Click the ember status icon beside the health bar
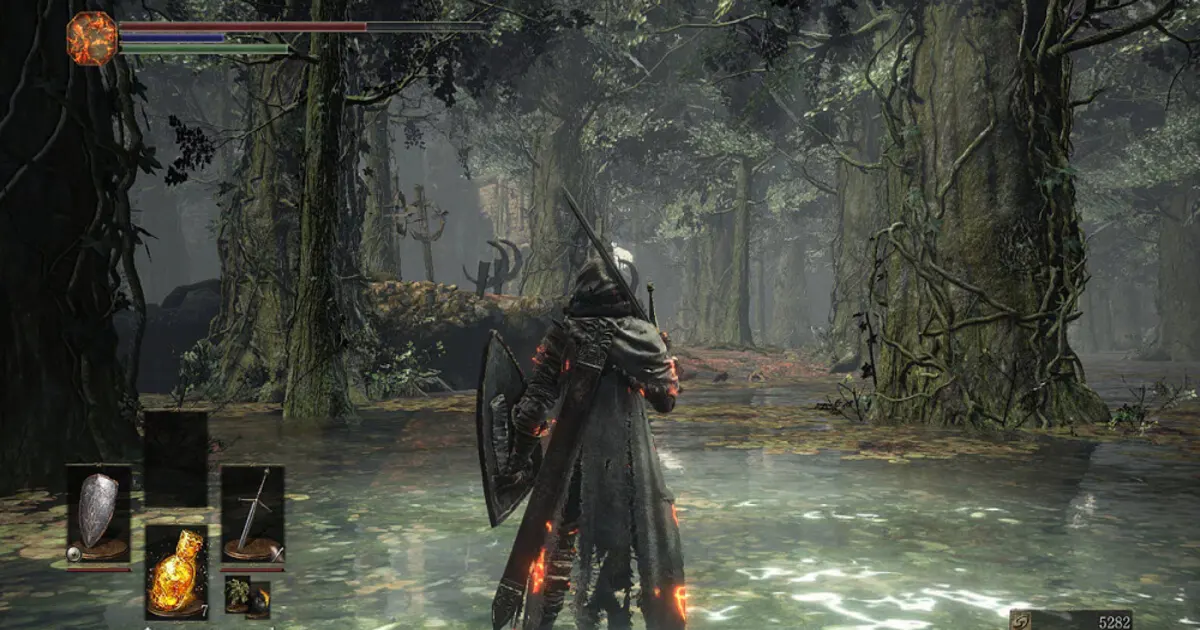Screen dimensions: 1200x630 pos(92,38)
